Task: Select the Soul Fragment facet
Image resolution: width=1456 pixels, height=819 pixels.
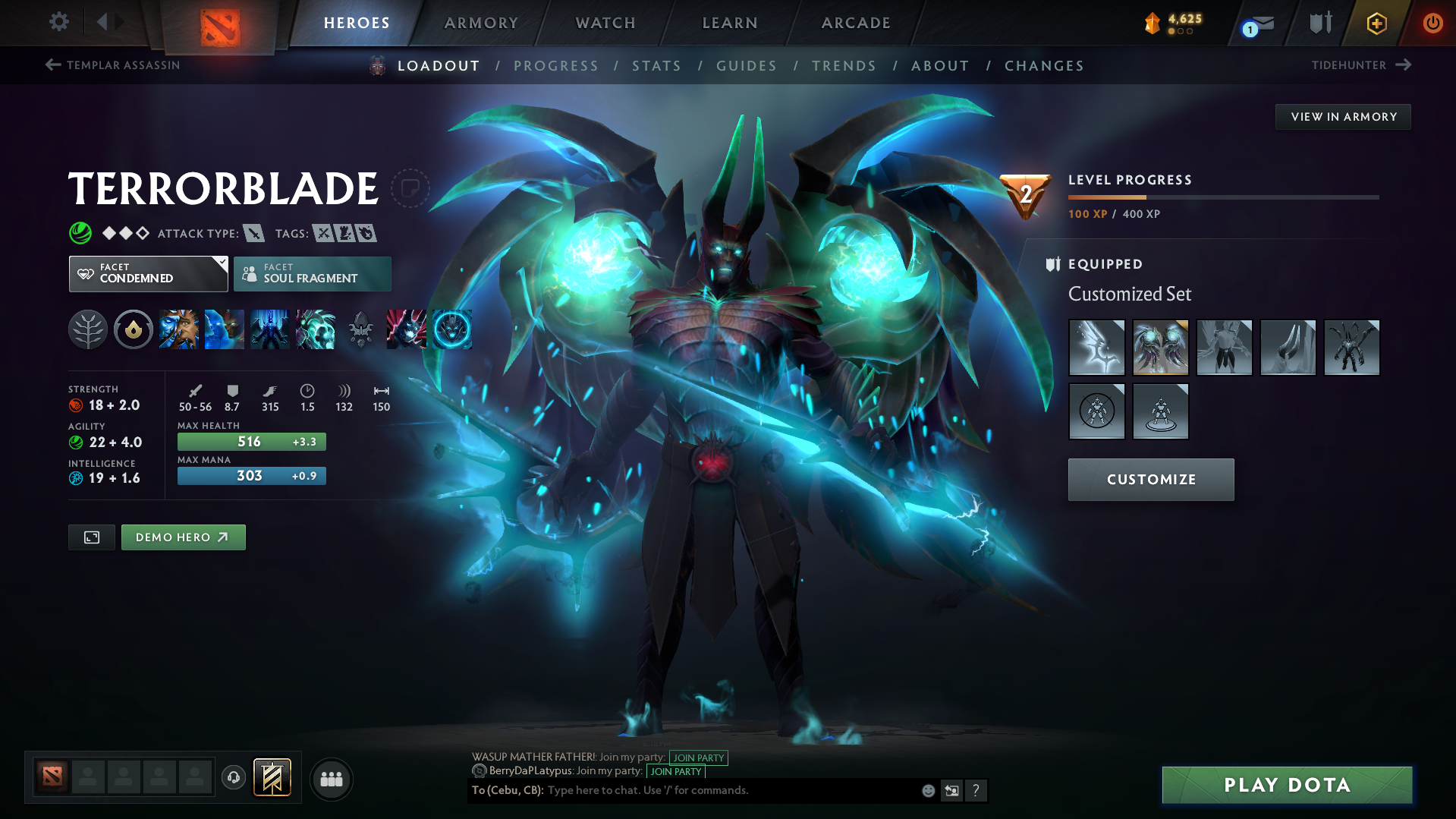Action: tap(312, 274)
